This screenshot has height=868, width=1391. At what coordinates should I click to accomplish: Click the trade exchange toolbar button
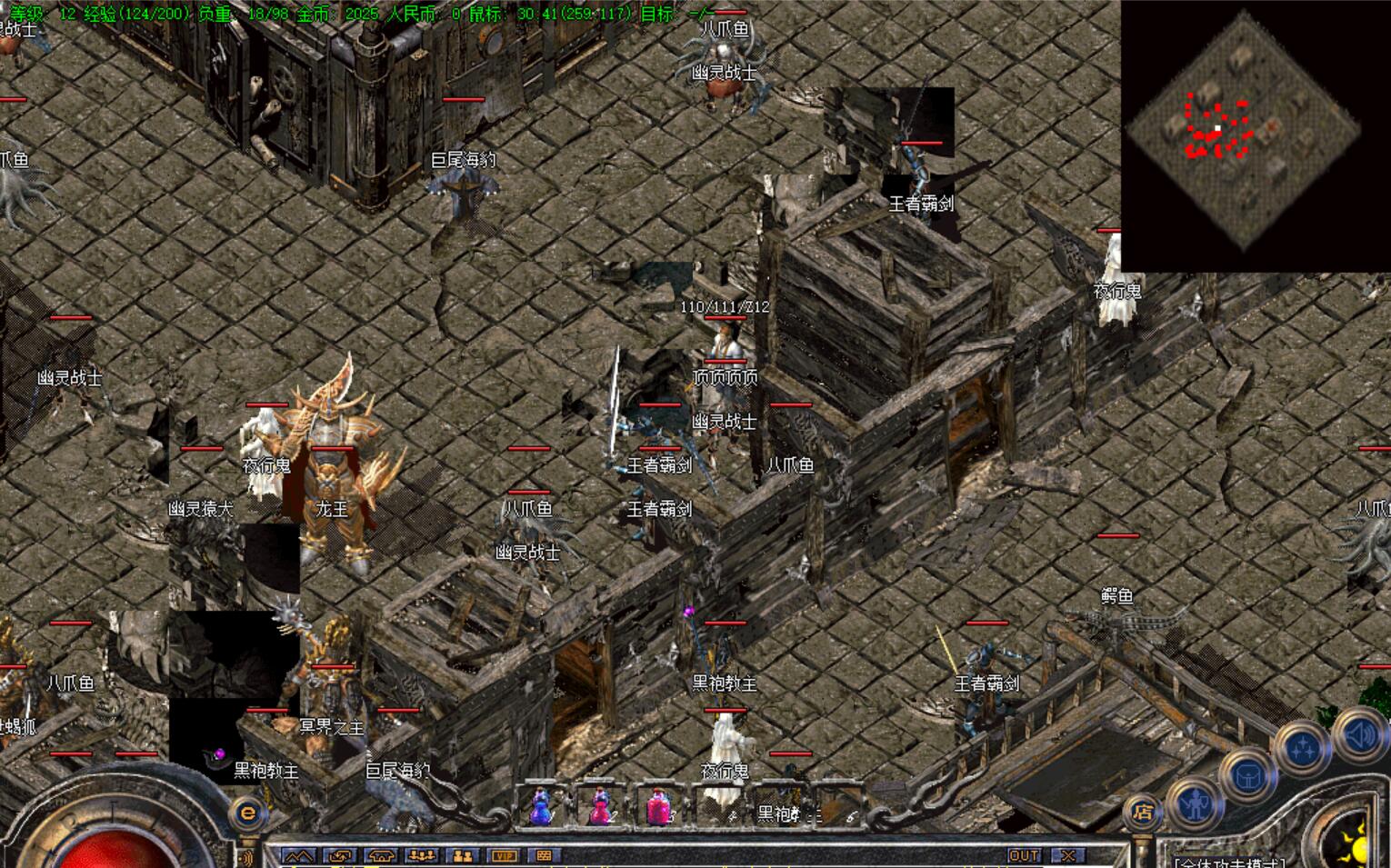coord(340,855)
